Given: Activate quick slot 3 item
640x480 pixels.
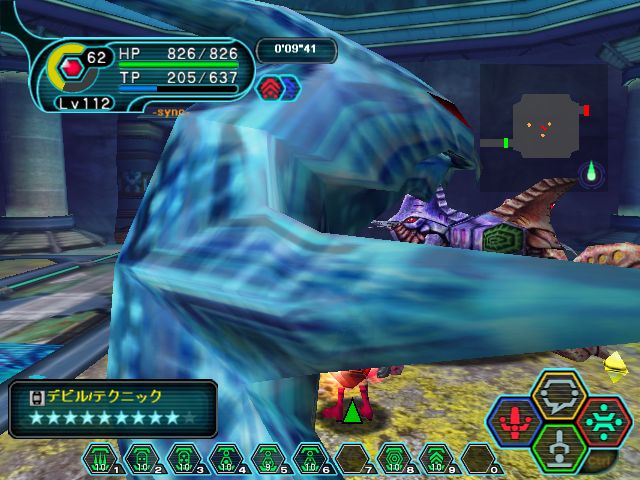Looking at the screenshot, I should click(x=184, y=458).
